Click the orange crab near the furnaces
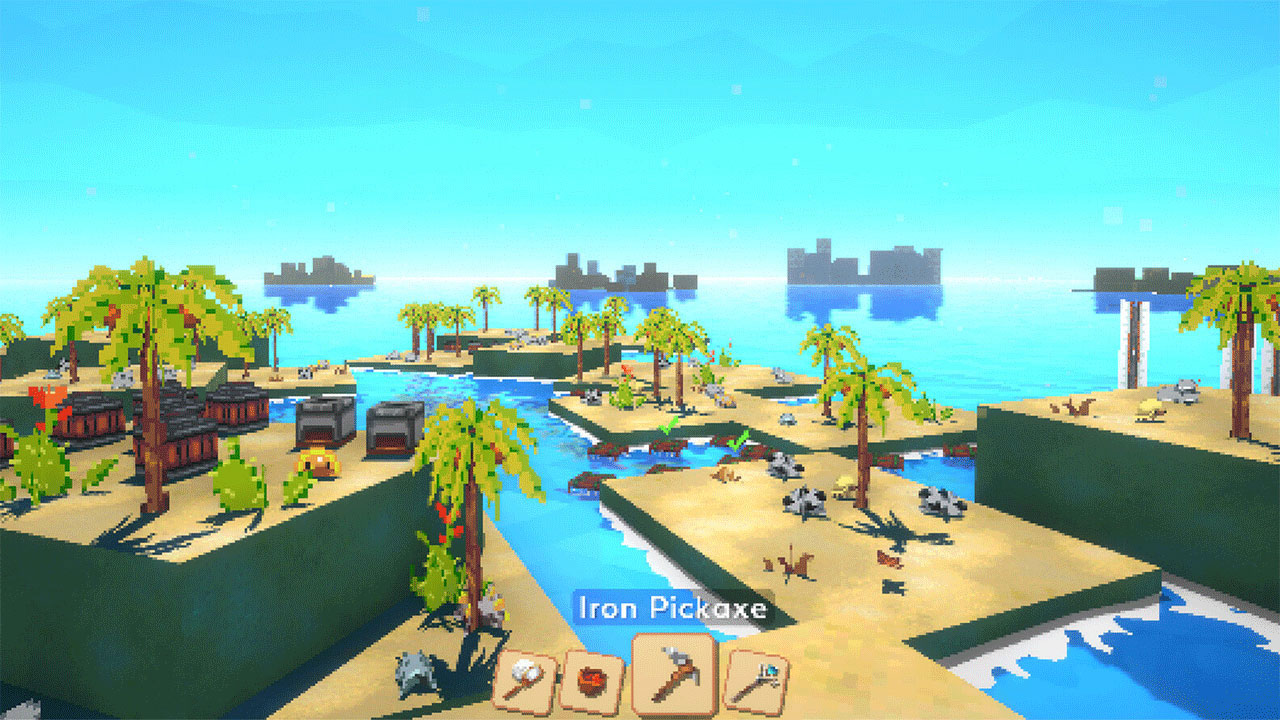The height and width of the screenshot is (720, 1280). click(317, 461)
